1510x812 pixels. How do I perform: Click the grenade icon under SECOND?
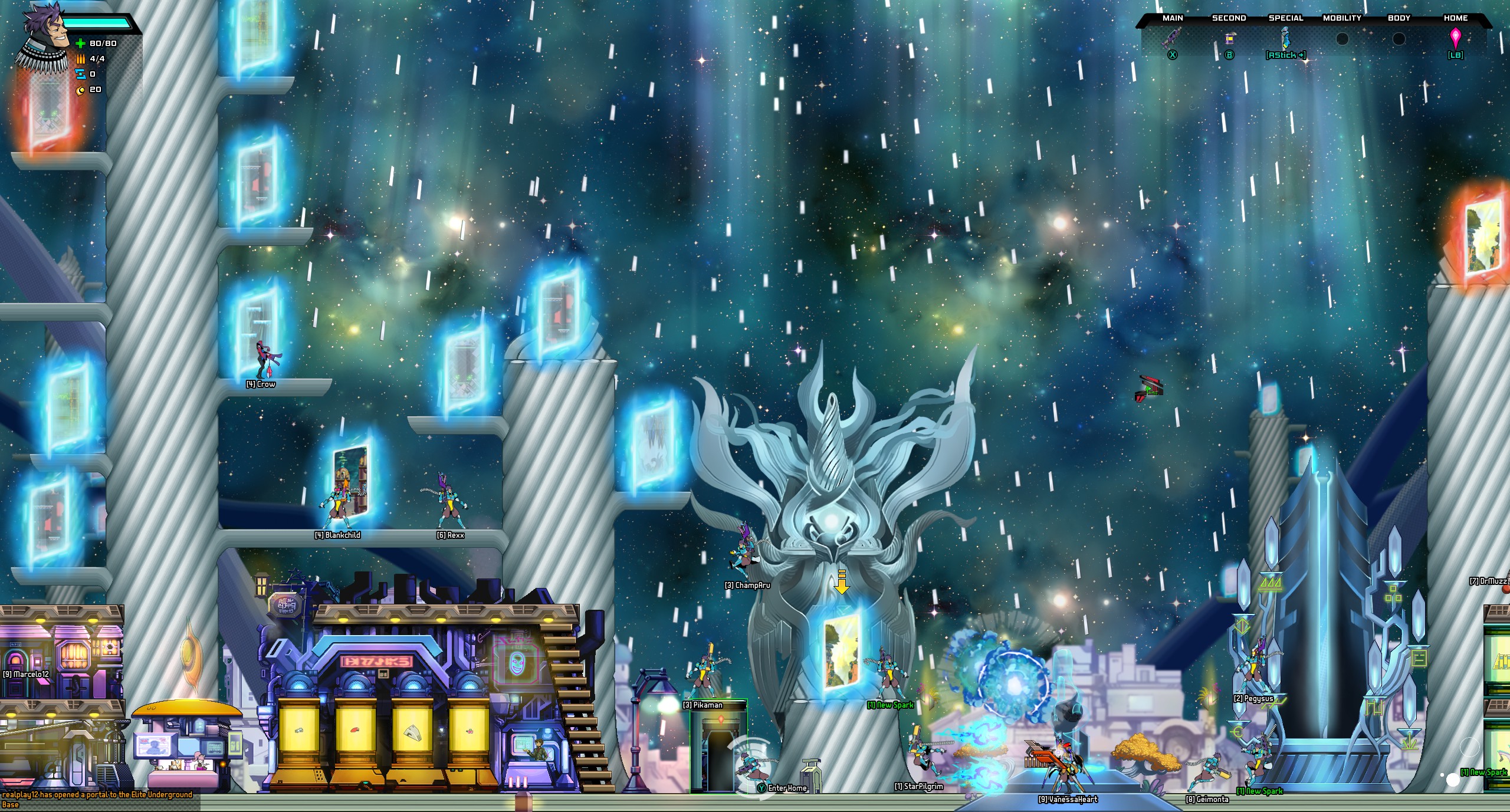pos(1229,40)
